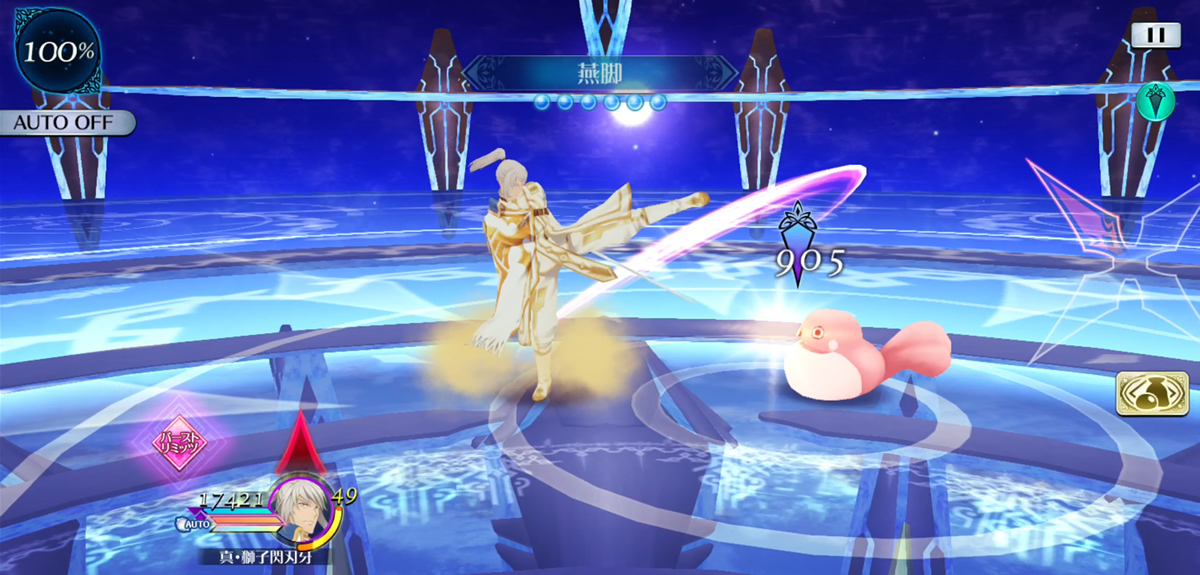Tap the four-pointed arte cross
1200x575 pixels.
(x=1126, y=262)
